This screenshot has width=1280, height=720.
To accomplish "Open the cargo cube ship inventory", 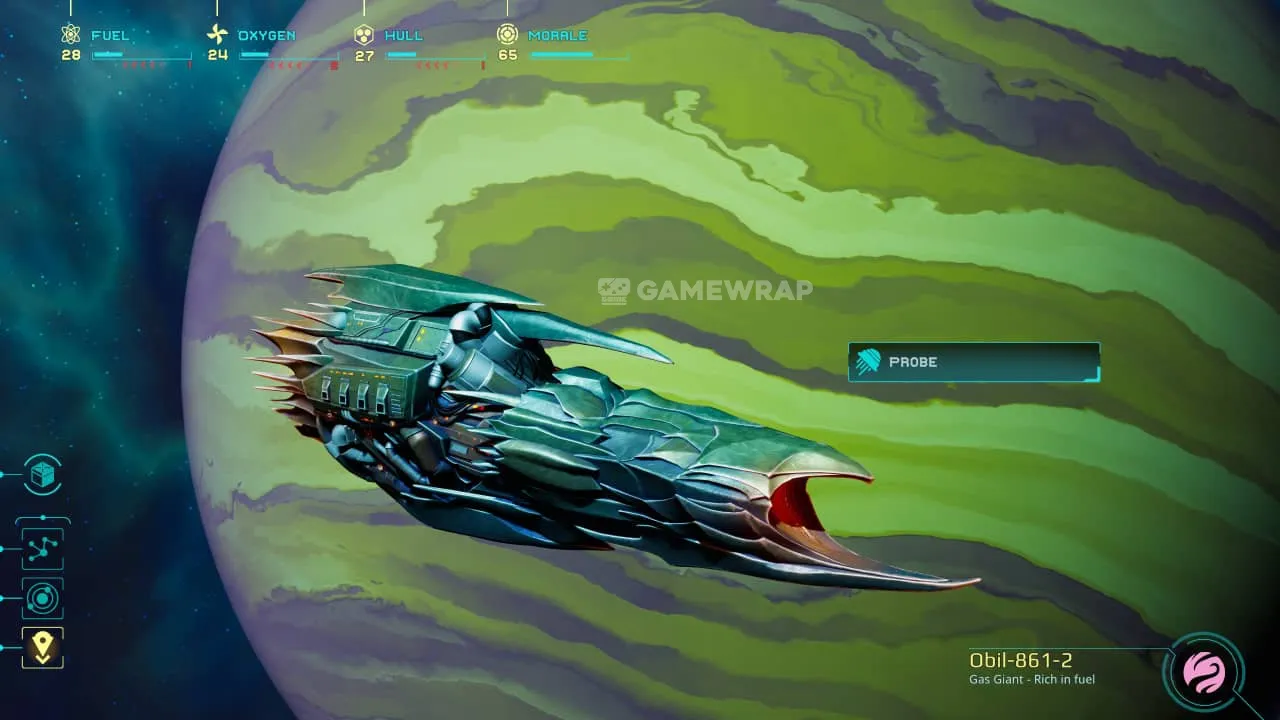I will pos(42,475).
